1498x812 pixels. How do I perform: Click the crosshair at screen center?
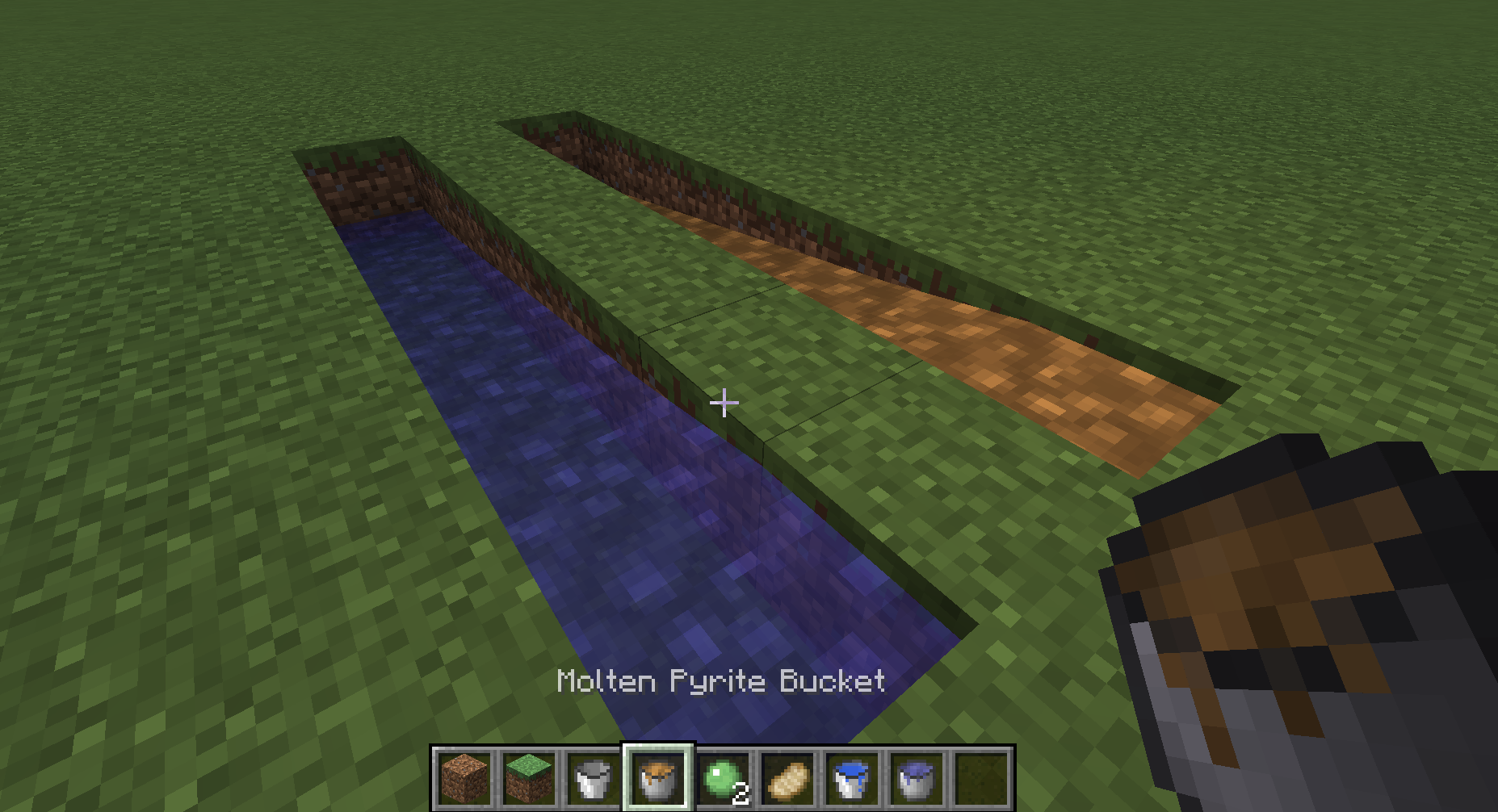click(724, 401)
